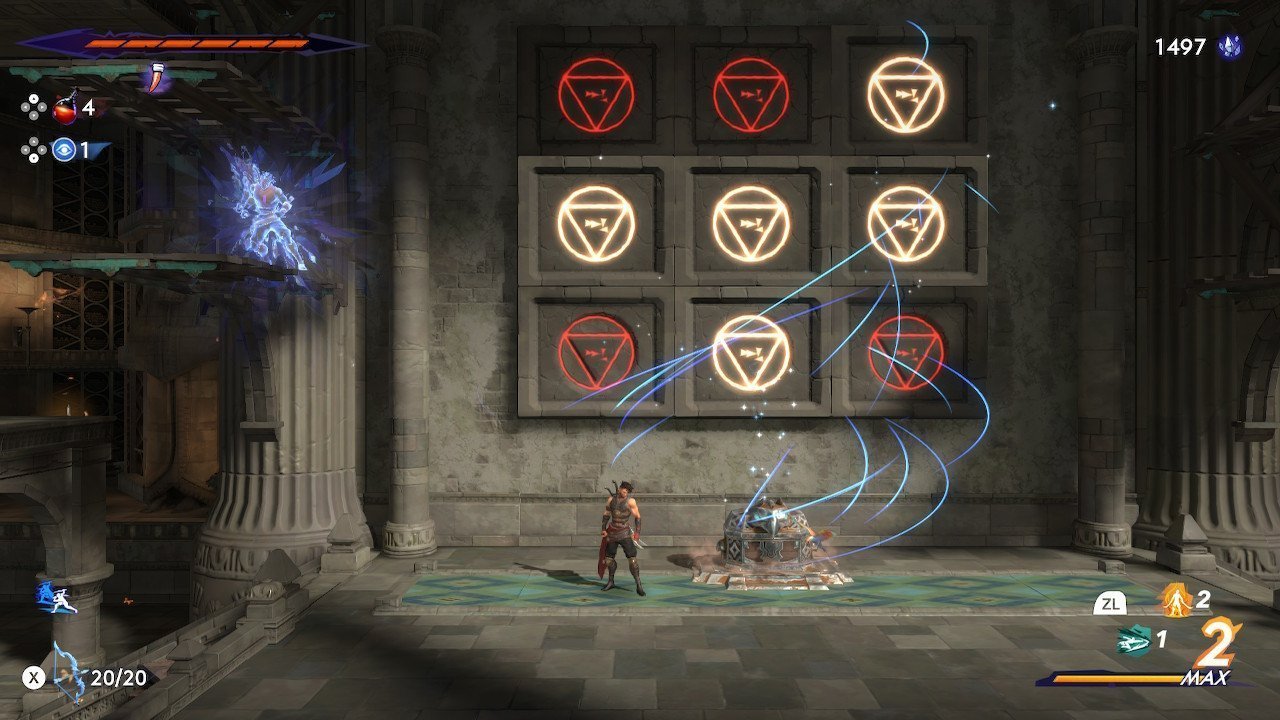Image resolution: width=1280 pixels, height=720 pixels.
Task: Activate the blue eye ability icon
Action: point(65,150)
